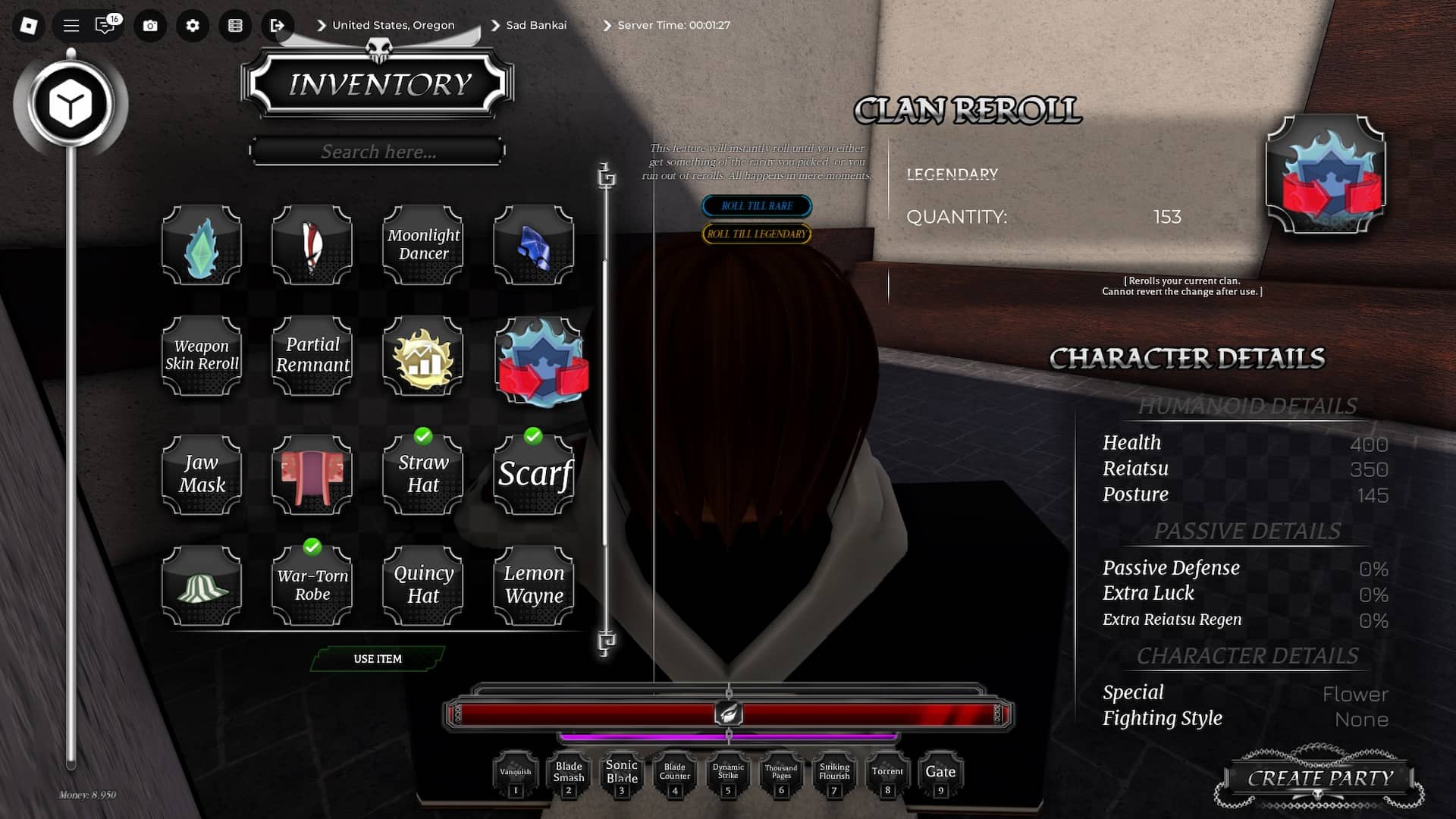Select the Sonic Blade ability on hotbar
The image size is (1456, 819).
[x=622, y=771]
